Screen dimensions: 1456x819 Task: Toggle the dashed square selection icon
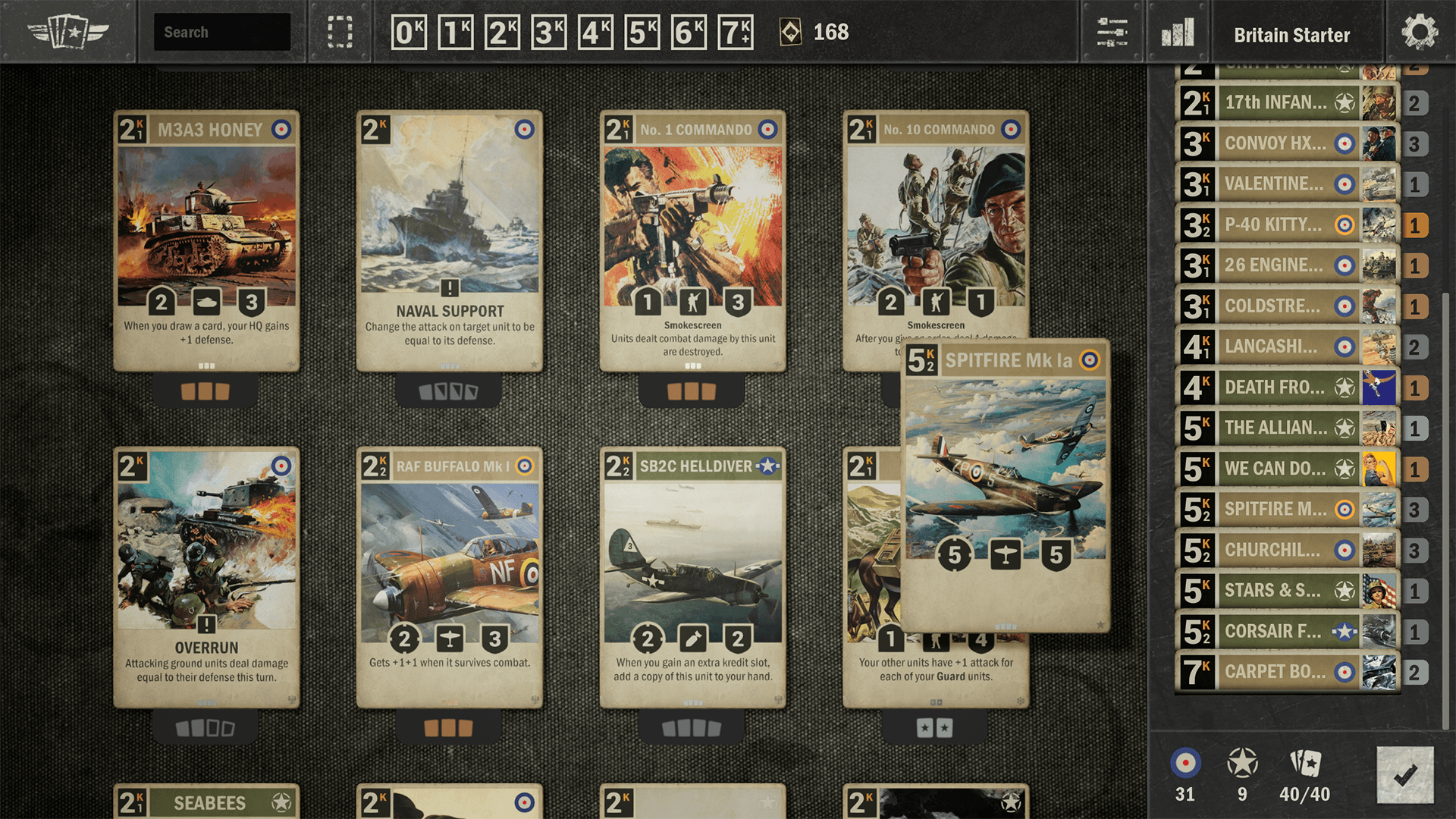pos(340,33)
